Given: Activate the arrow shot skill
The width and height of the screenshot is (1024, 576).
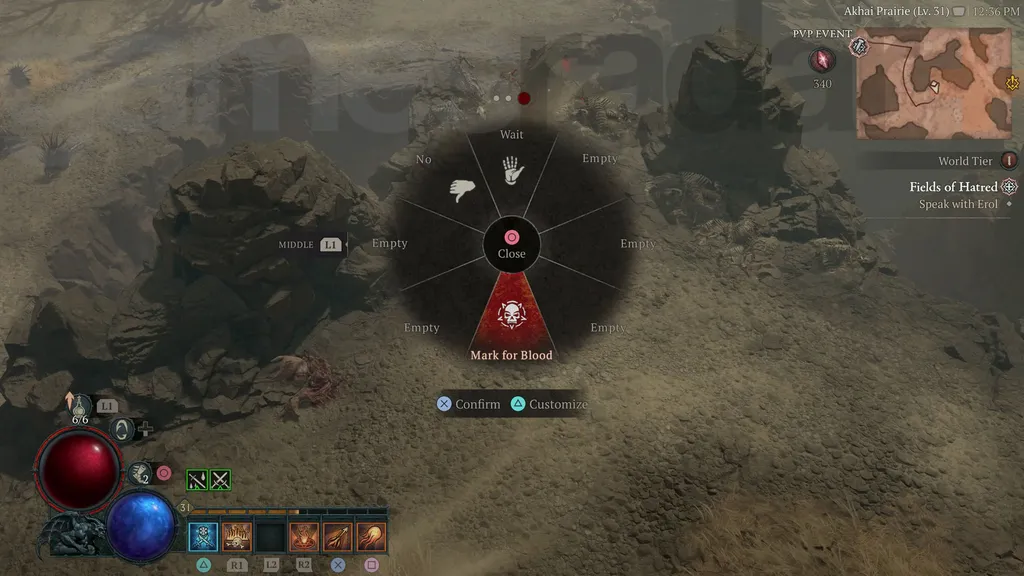Looking at the screenshot, I should point(338,537).
